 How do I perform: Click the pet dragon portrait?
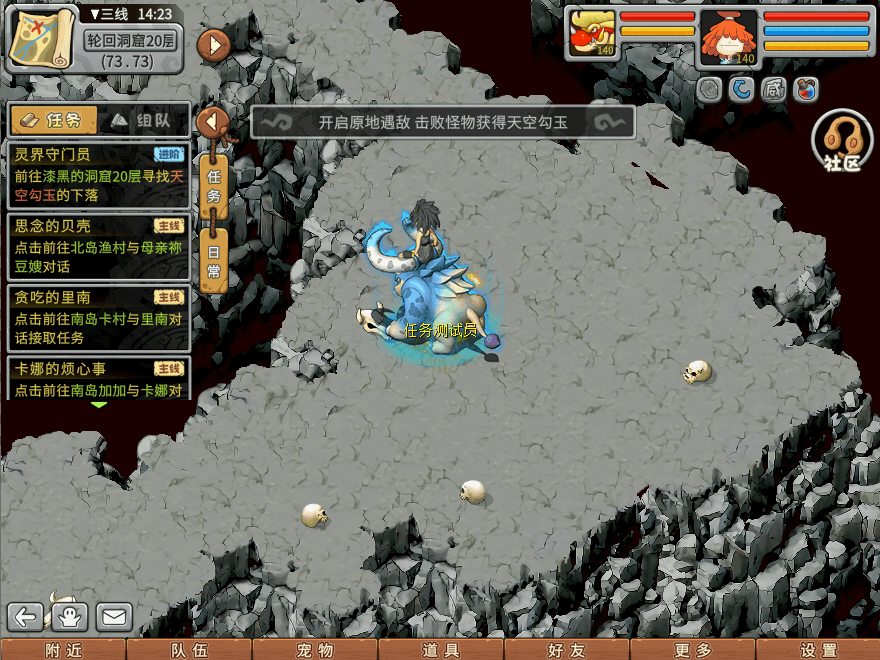592,33
